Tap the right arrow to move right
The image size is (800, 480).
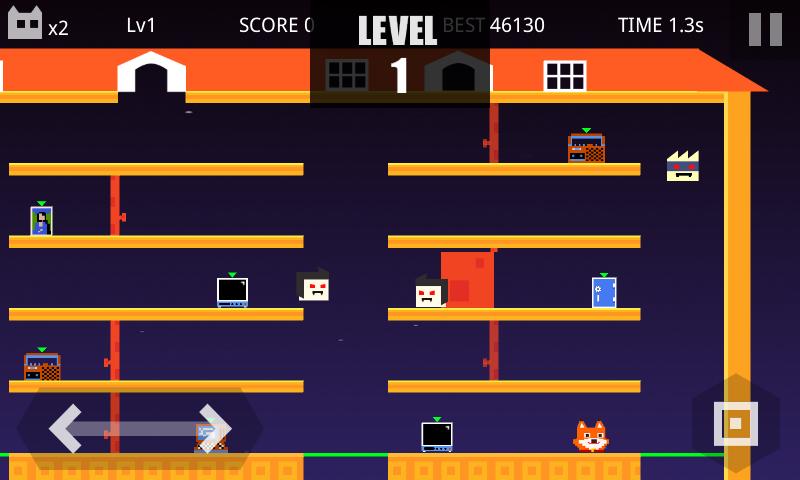coord(214,428)
